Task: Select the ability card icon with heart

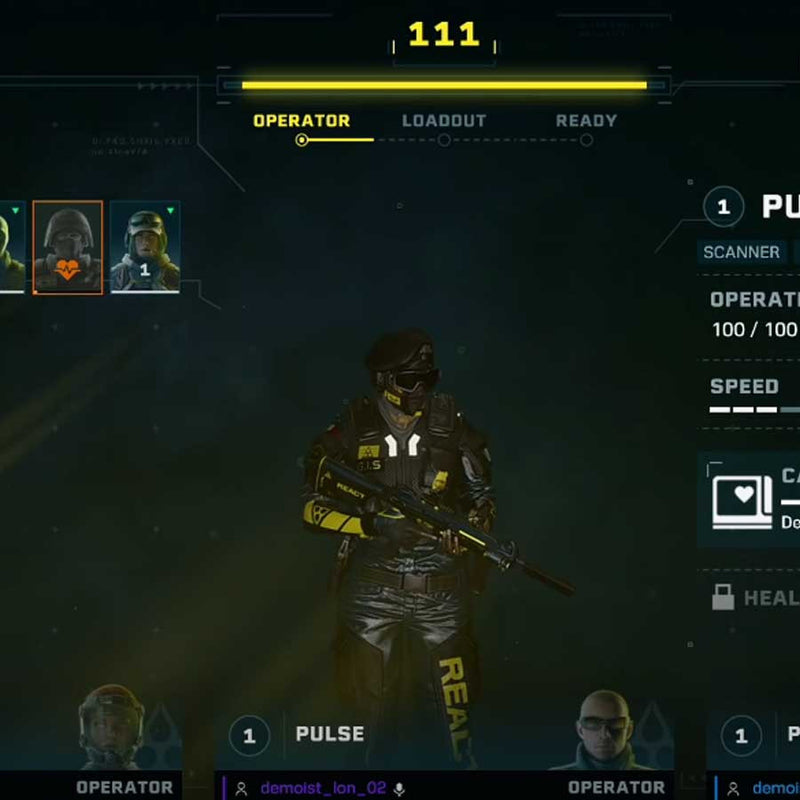Action: [x=742, y=500]
